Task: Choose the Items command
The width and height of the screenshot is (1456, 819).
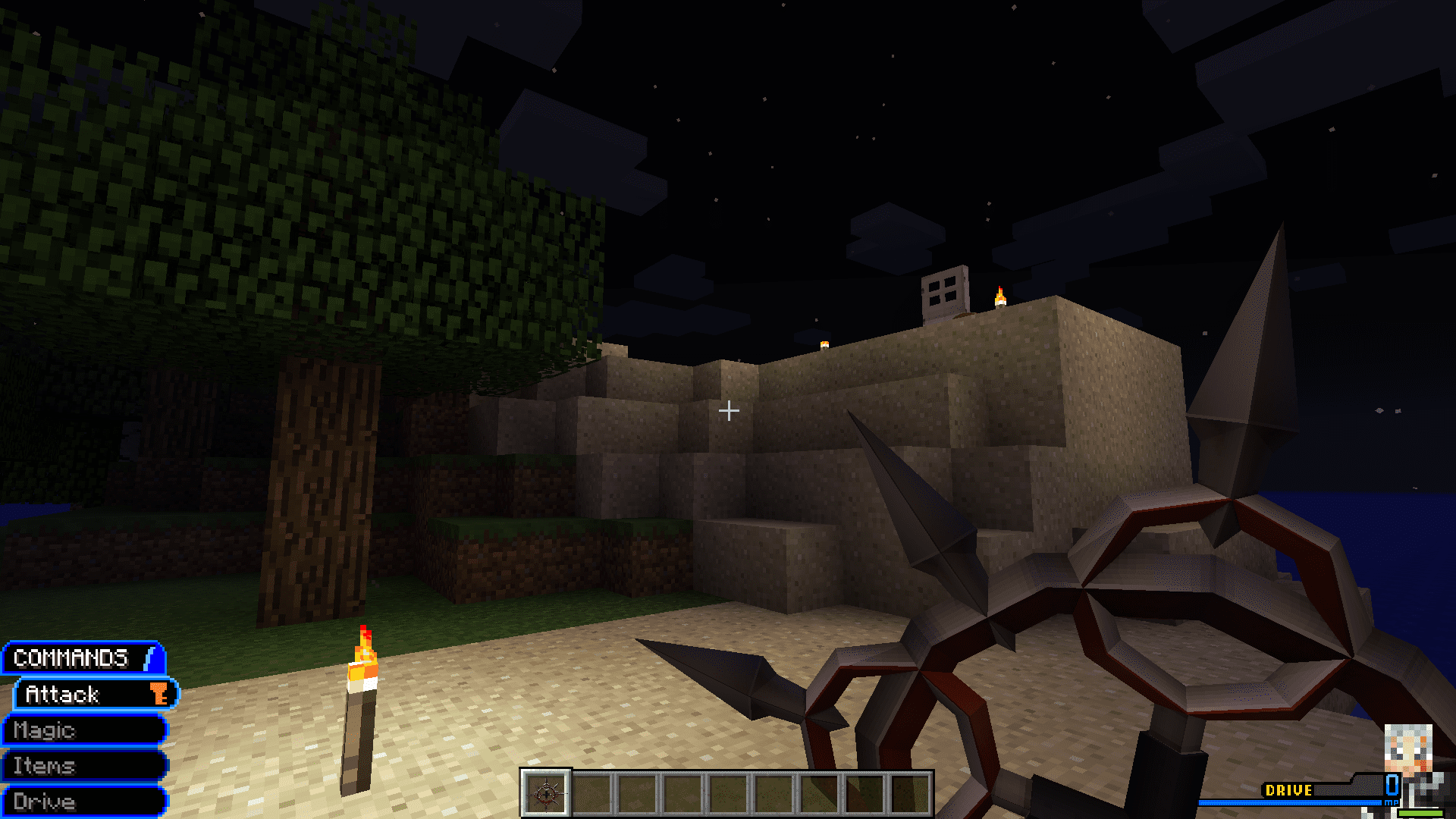Action: [83, 766]
